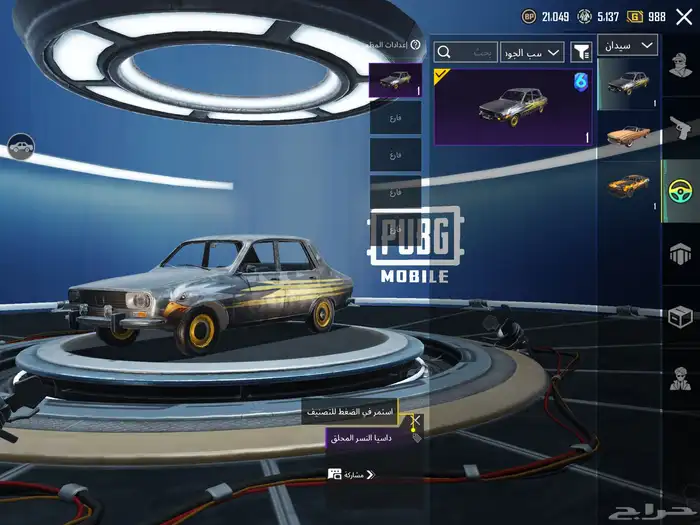Select the equipped Dacia loadout slot

tap(395, 80)
